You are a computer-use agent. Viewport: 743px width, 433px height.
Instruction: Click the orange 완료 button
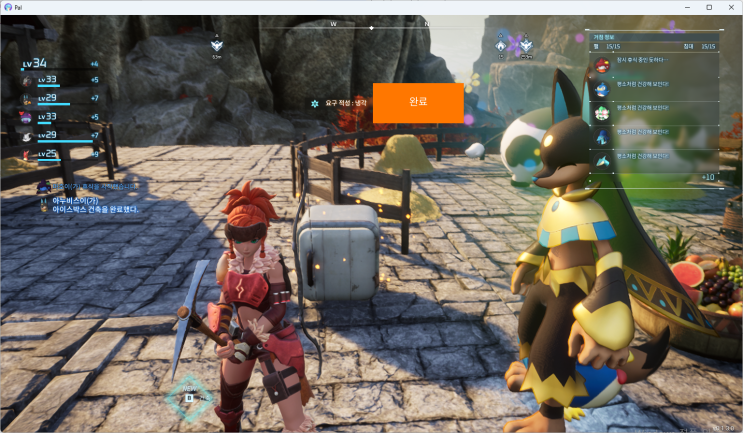point(418,103)
